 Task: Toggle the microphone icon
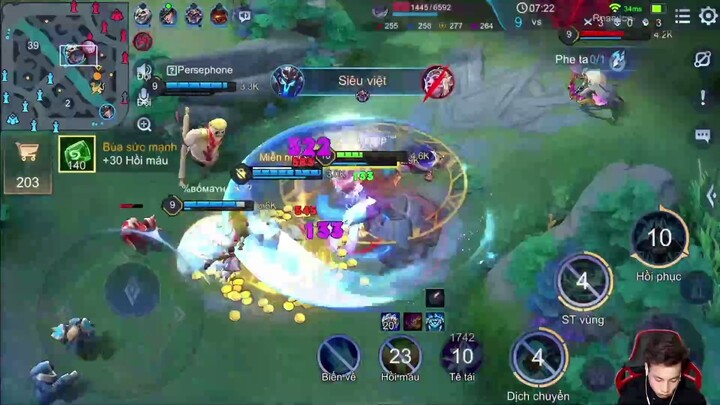click(x=145, y=97)
